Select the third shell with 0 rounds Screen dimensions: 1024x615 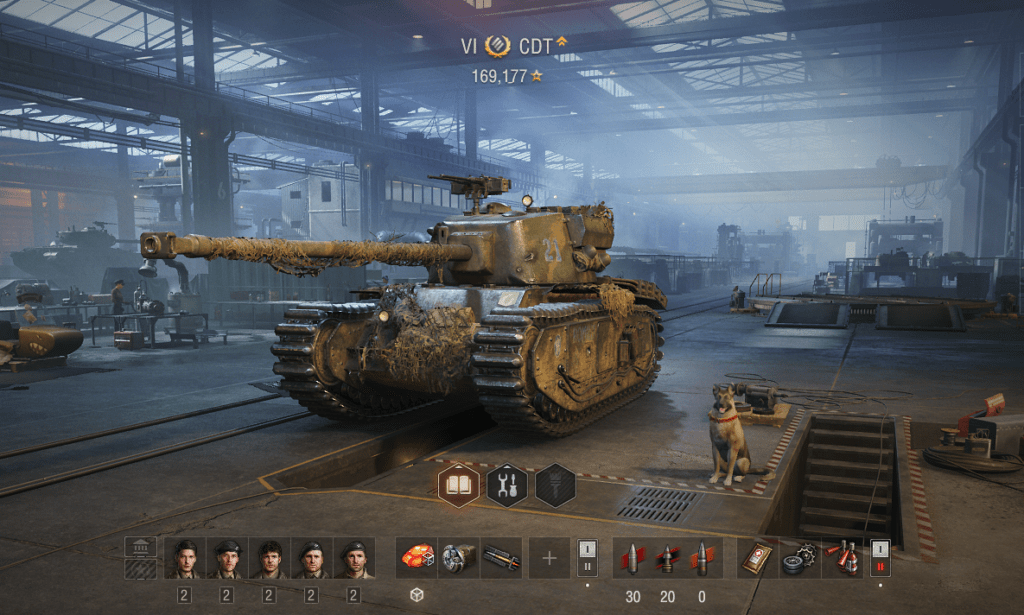tap(701, 557)
